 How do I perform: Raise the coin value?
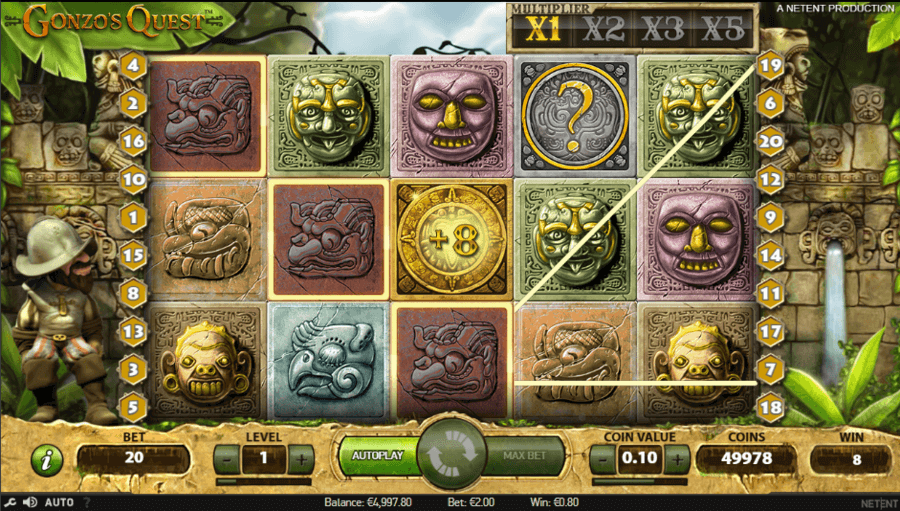tap(678, 458)
